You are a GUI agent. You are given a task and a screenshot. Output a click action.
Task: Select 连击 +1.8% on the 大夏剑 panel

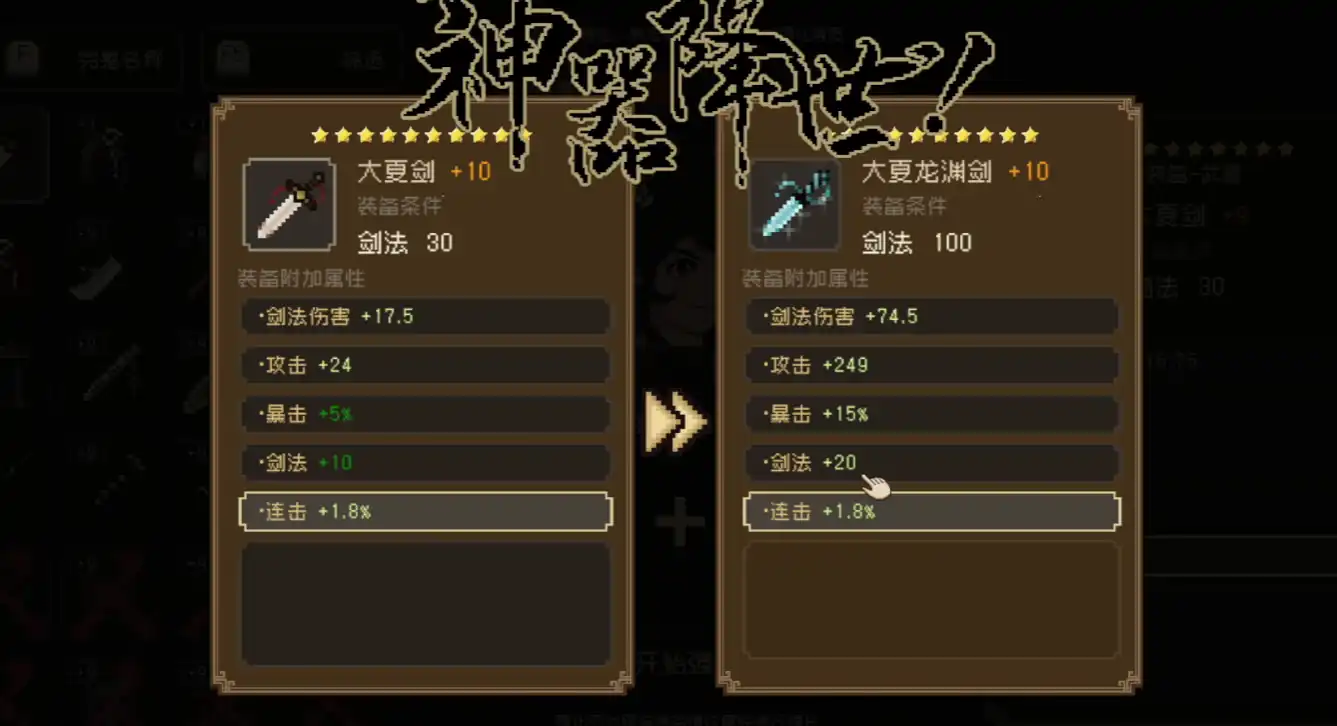point(425,512)
